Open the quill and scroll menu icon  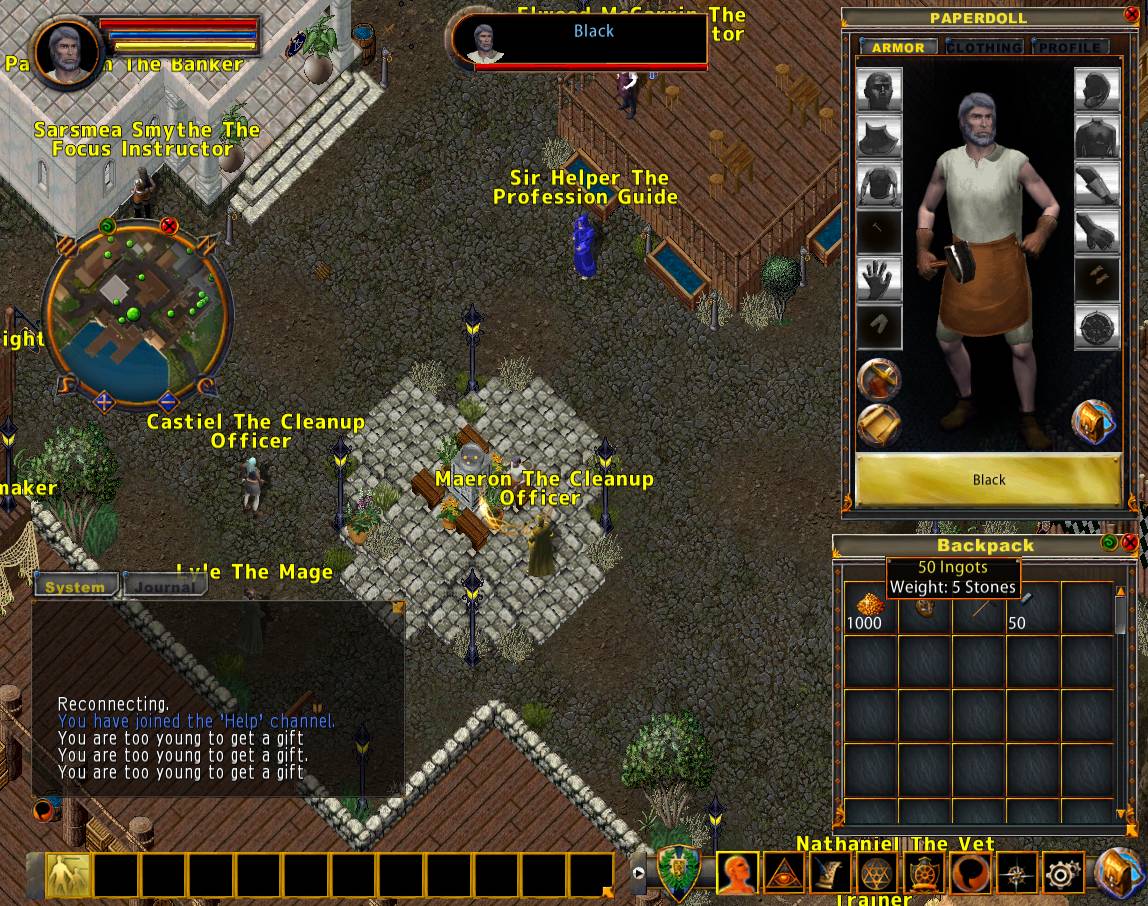click(830, 875)
